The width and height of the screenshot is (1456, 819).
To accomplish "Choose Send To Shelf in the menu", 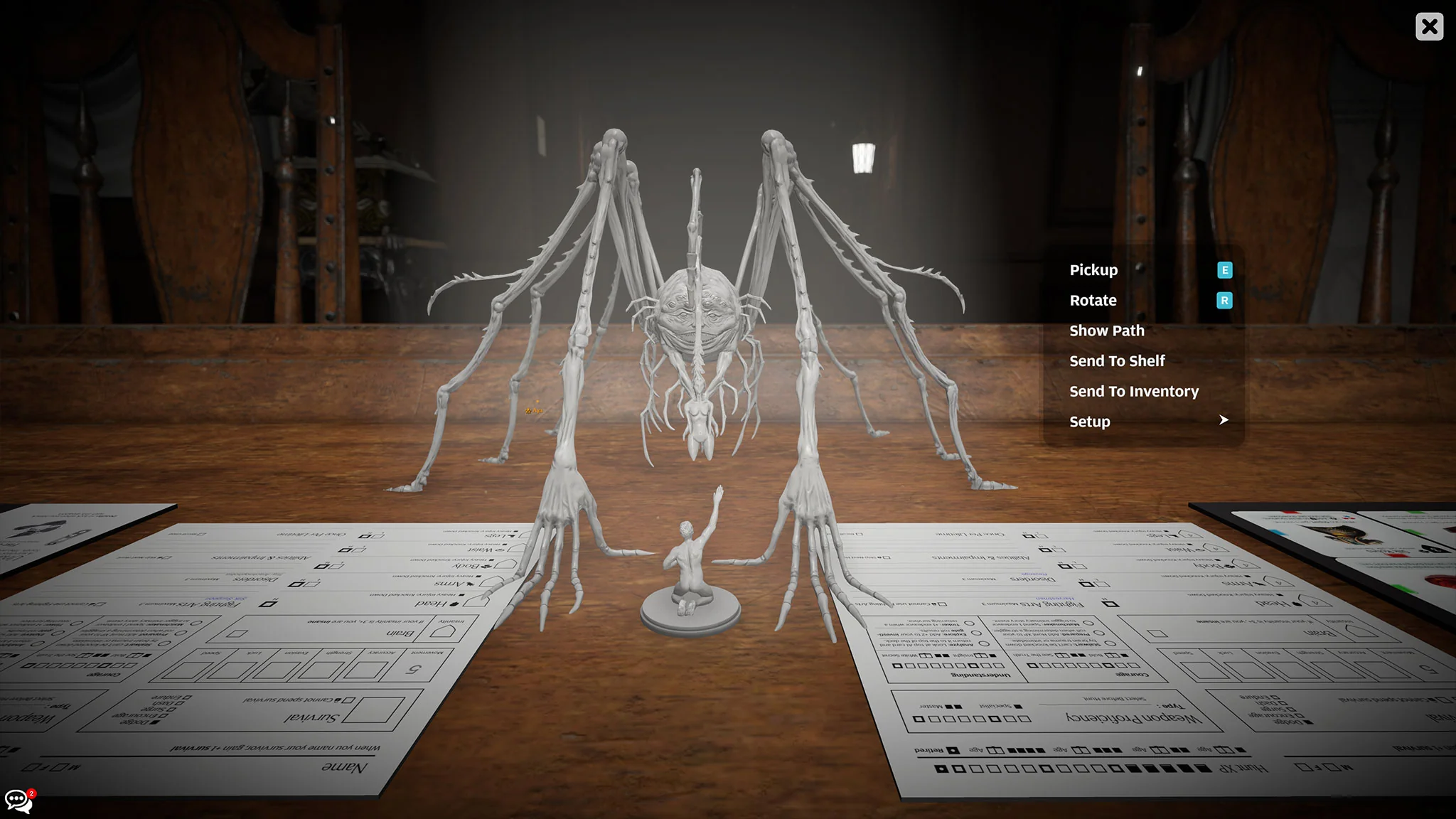I will [x=1116, y=360].
